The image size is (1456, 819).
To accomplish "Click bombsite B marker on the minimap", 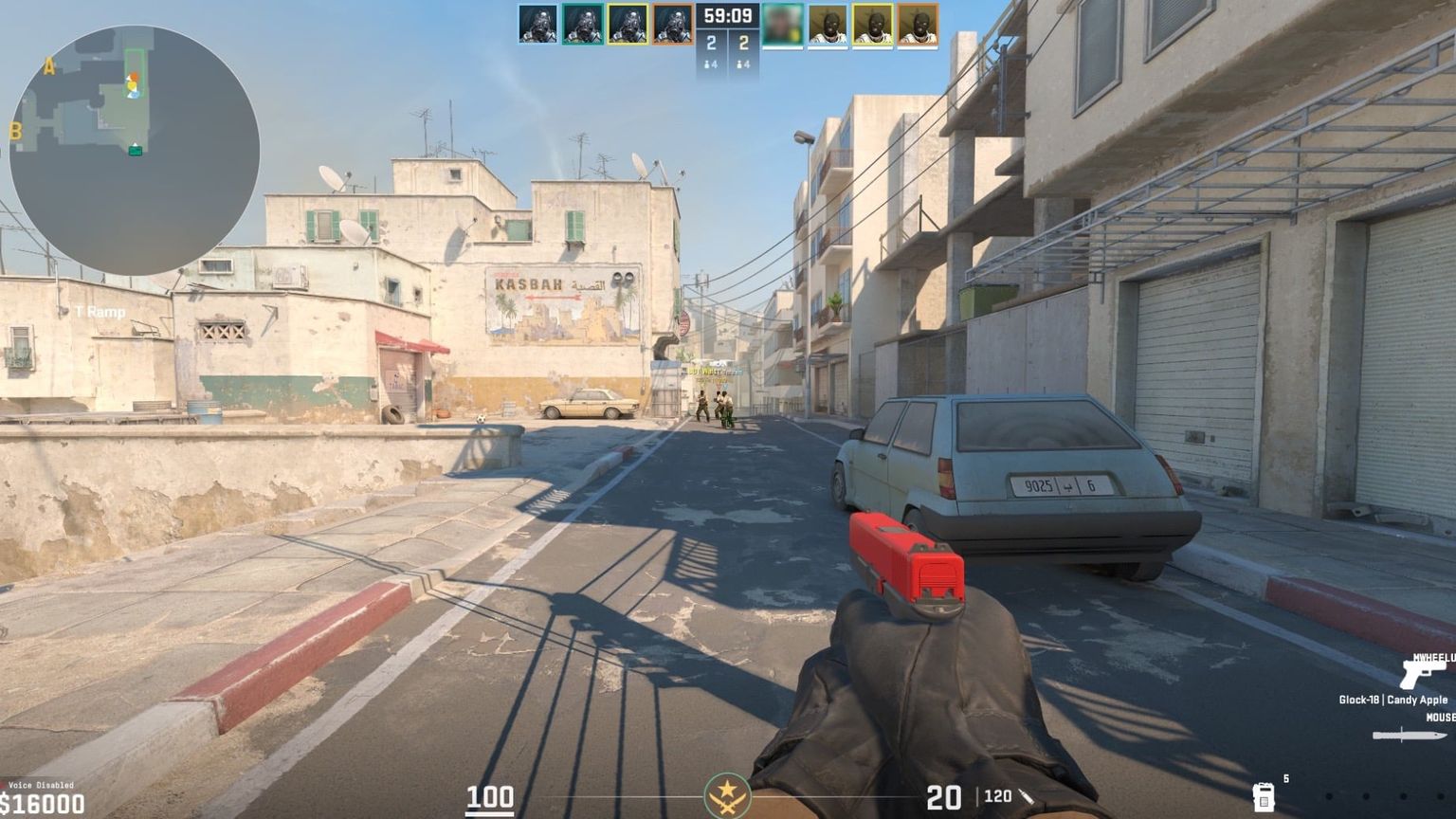I will [x=16, y=131].
